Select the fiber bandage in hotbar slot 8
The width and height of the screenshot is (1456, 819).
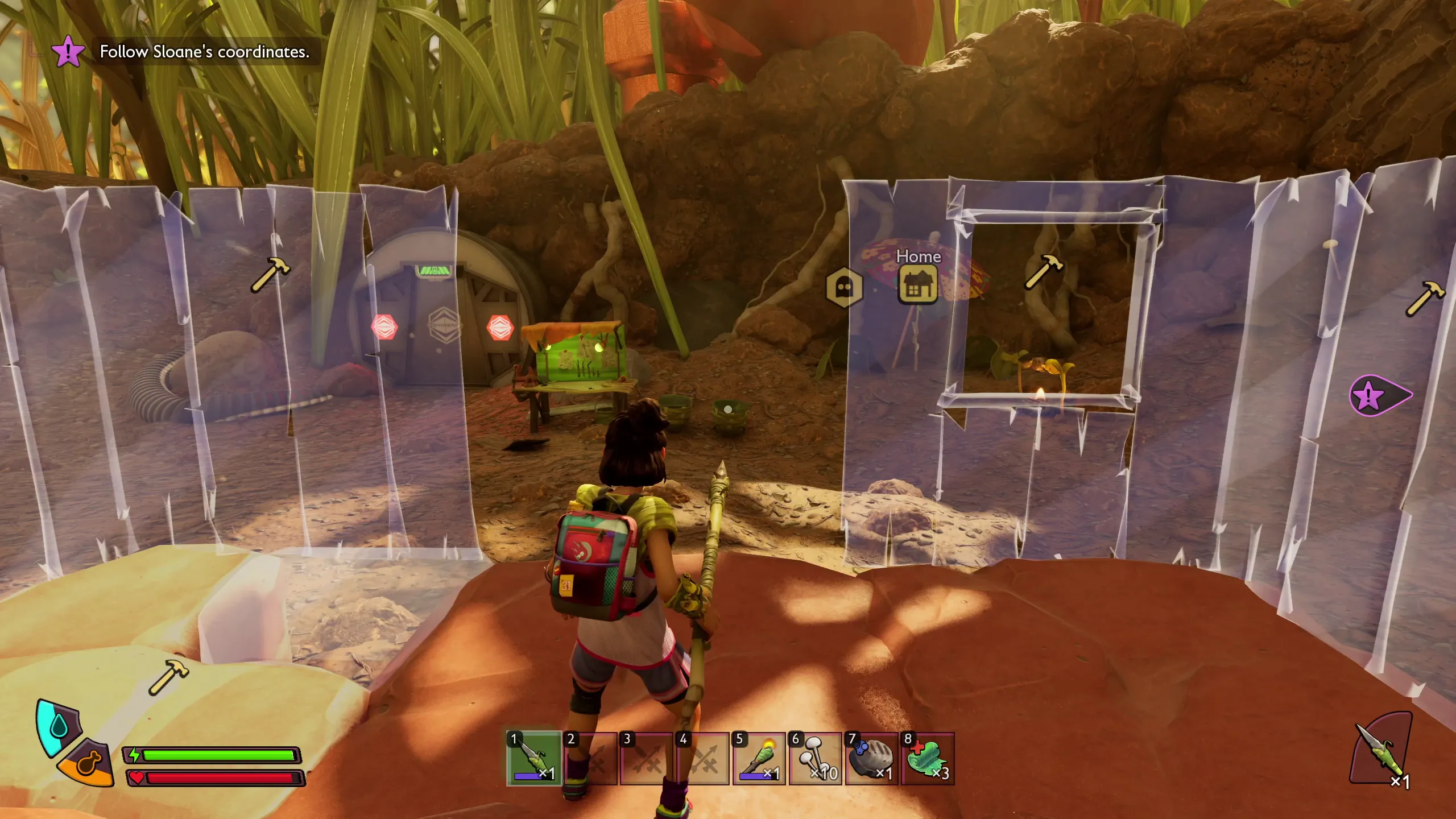[x=929, y=758]
